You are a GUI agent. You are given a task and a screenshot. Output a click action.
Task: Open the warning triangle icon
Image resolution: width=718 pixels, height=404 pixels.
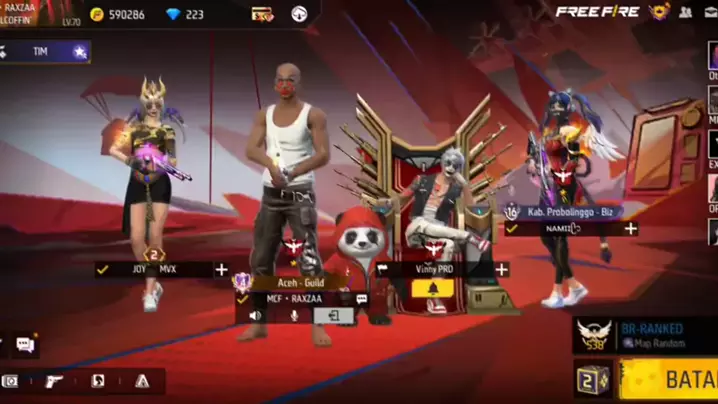click(x=142, y=381)
